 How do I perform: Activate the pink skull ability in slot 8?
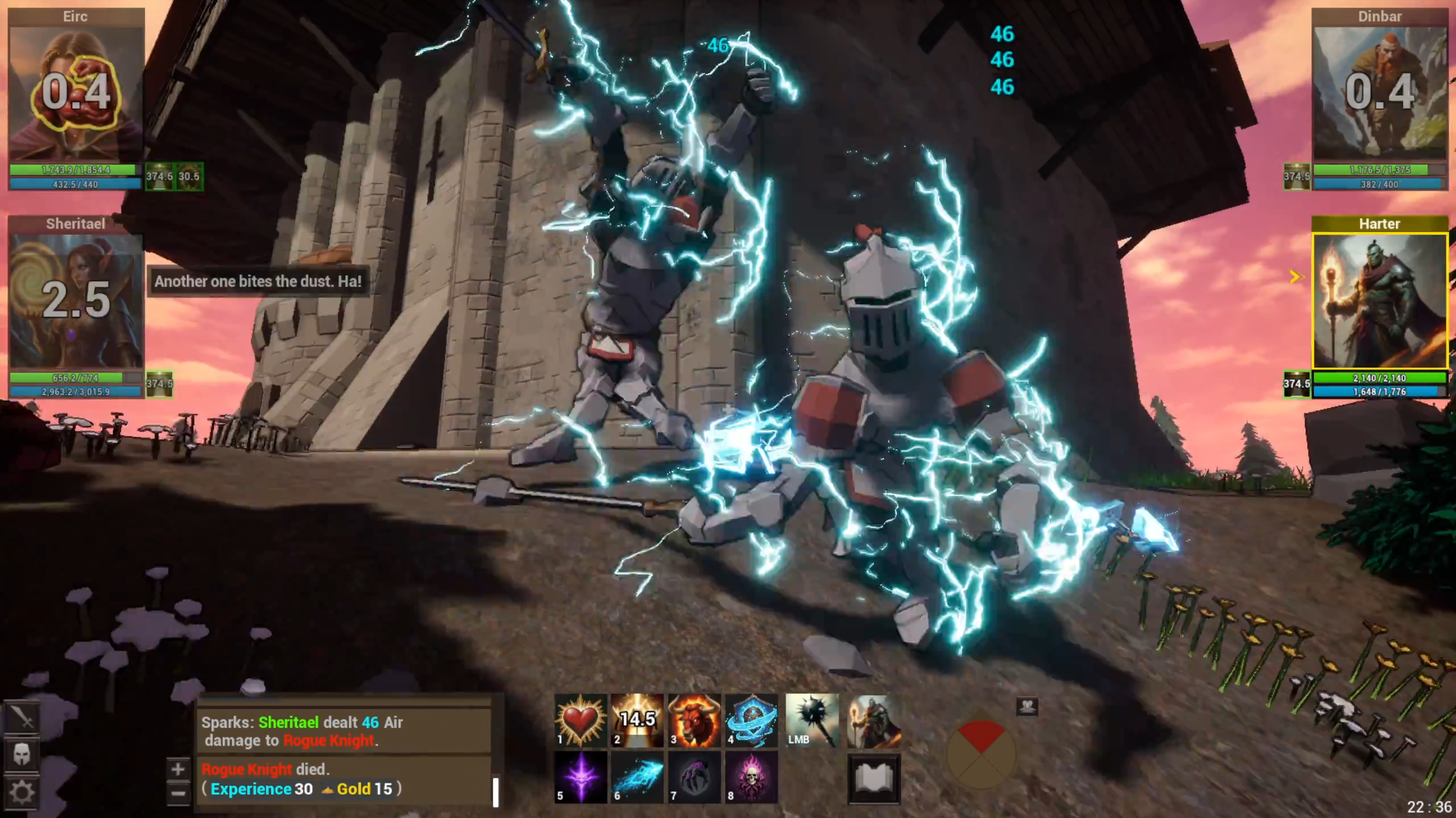pyautogui.click(x=752, y=778)
